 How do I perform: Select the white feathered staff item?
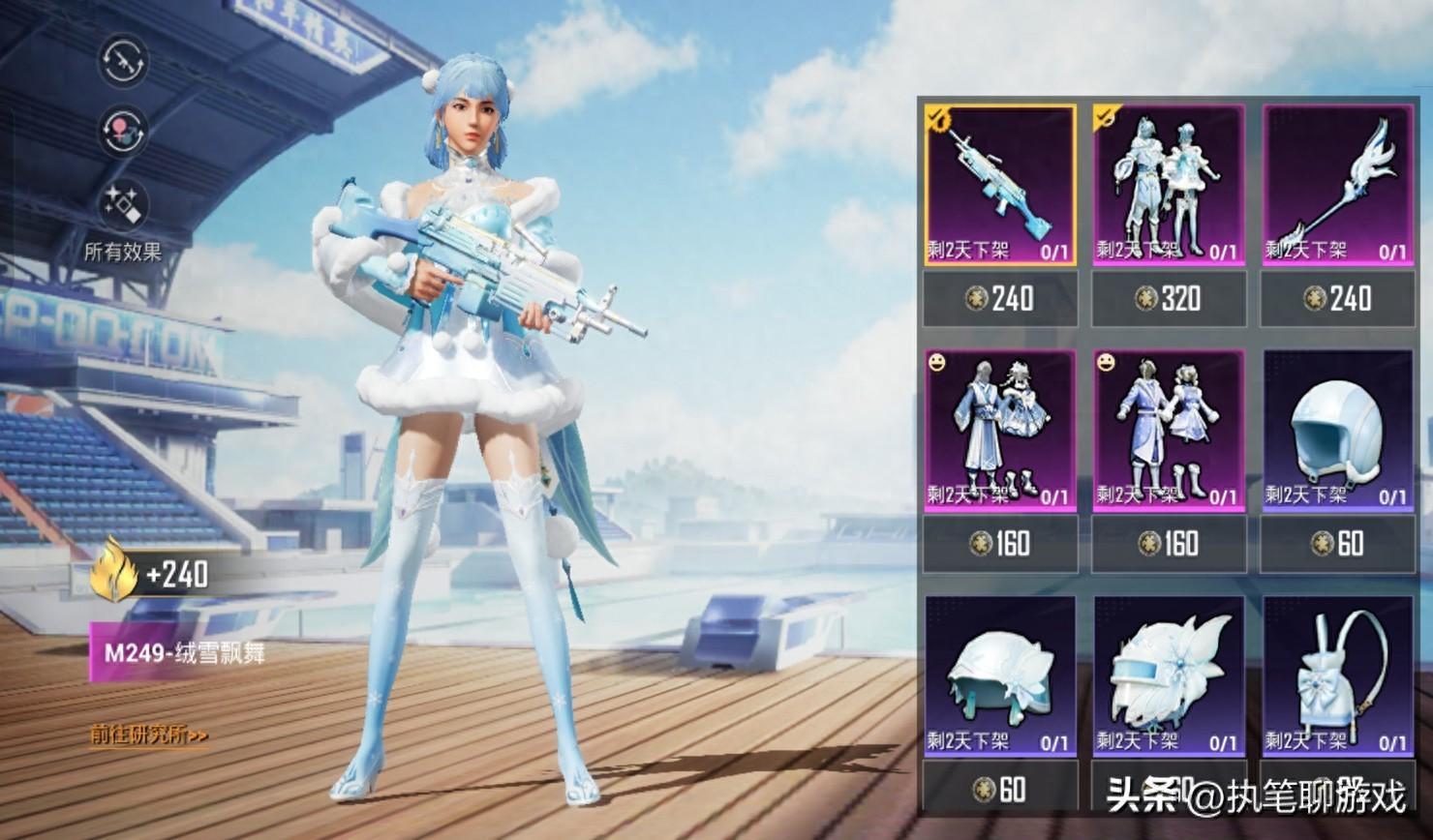click(x=1337, y=185)
